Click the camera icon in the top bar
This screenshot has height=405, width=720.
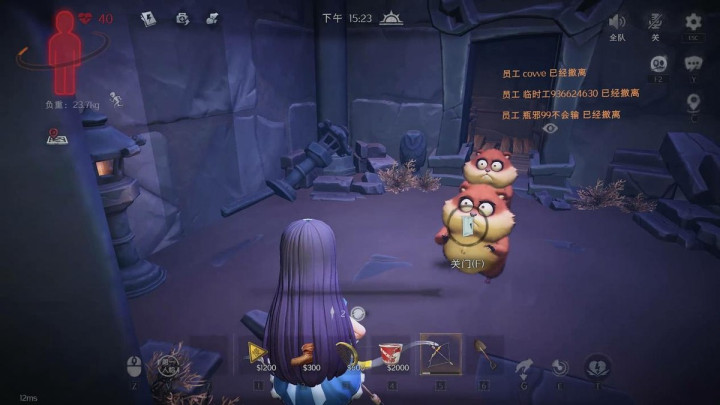click(181, 18)
